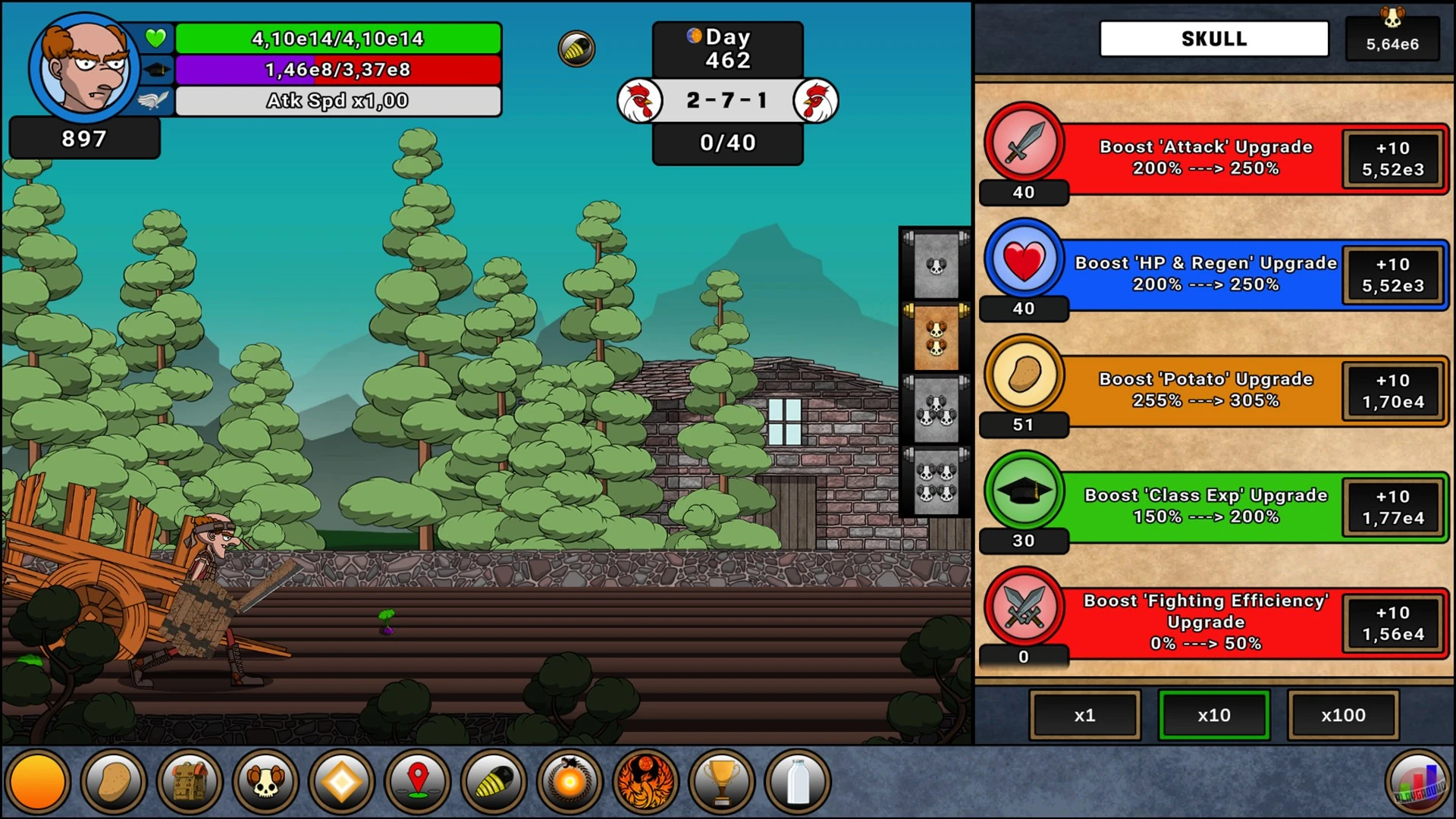Open the red map pin icon
Image resolution: width=1456 pixels, height=819 pixels.
(416, 781)
